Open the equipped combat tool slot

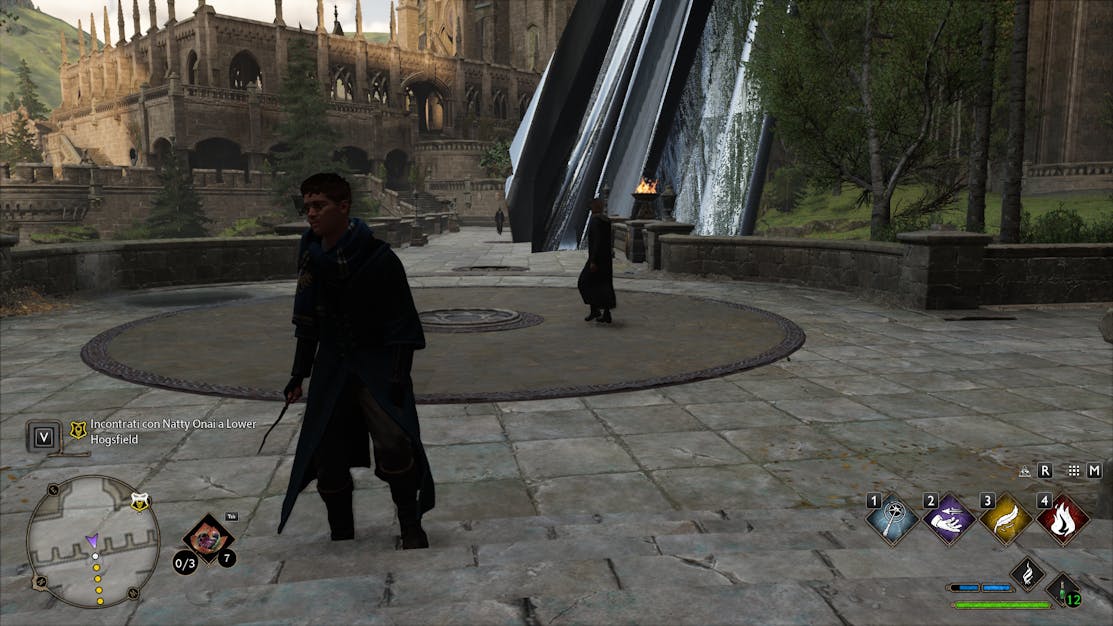point(208,538)
